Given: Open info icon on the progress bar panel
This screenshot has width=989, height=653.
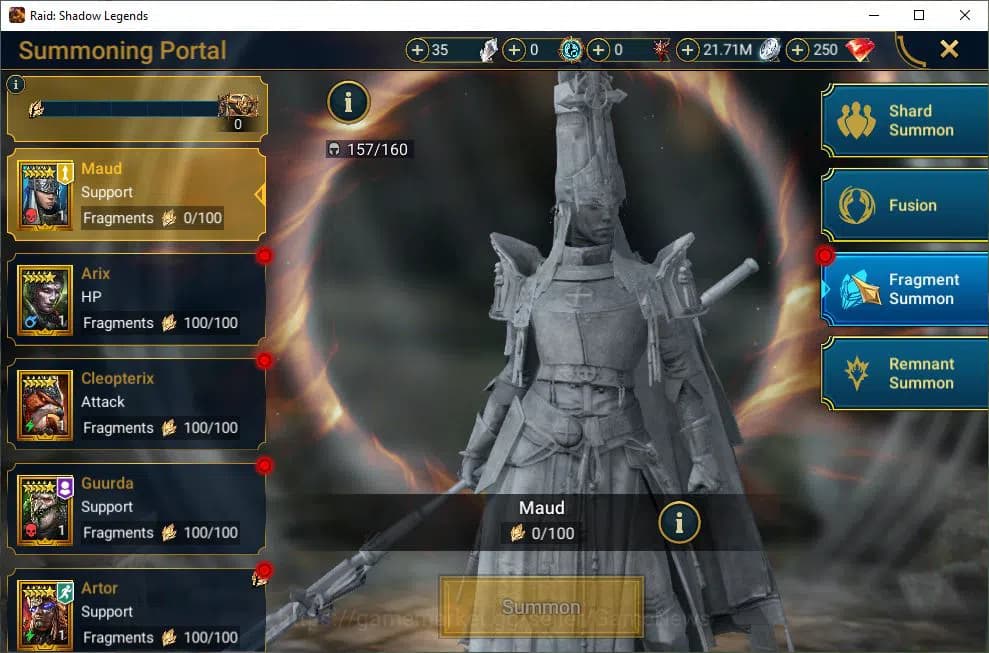Looking at the screenshot, I should pos(16,85).
